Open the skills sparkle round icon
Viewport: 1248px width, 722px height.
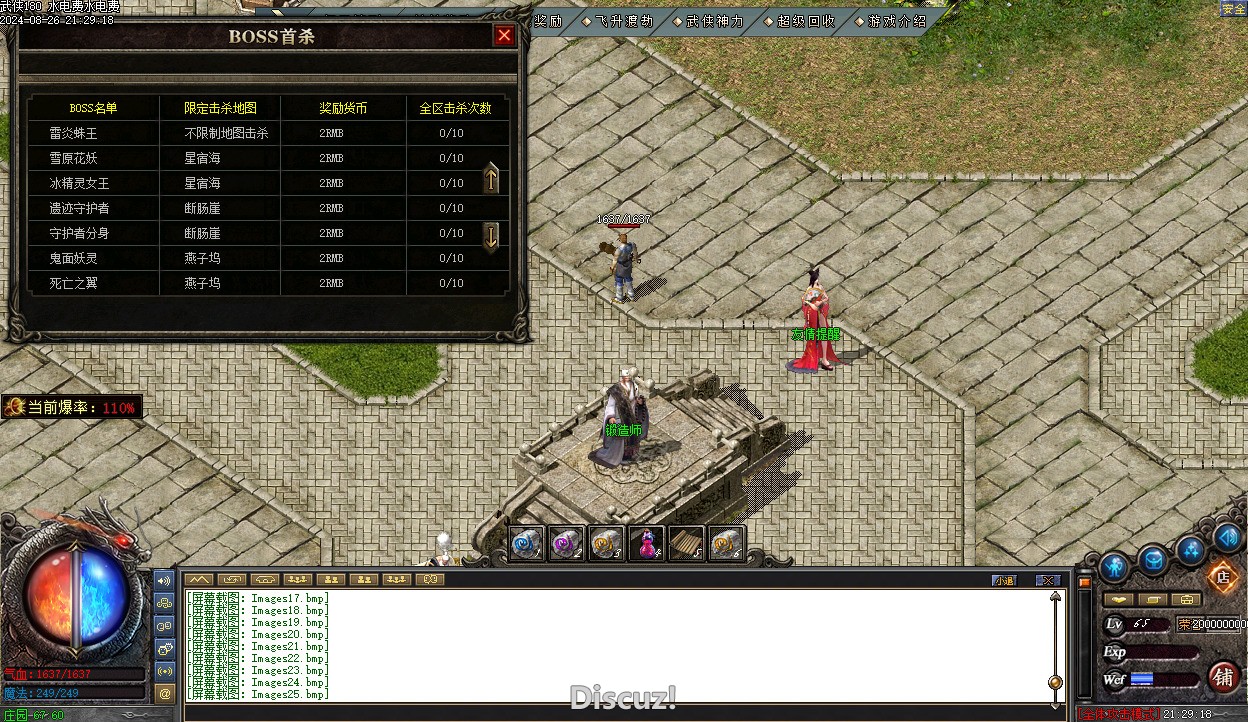pyautogui.click(x=1190, y=548)
